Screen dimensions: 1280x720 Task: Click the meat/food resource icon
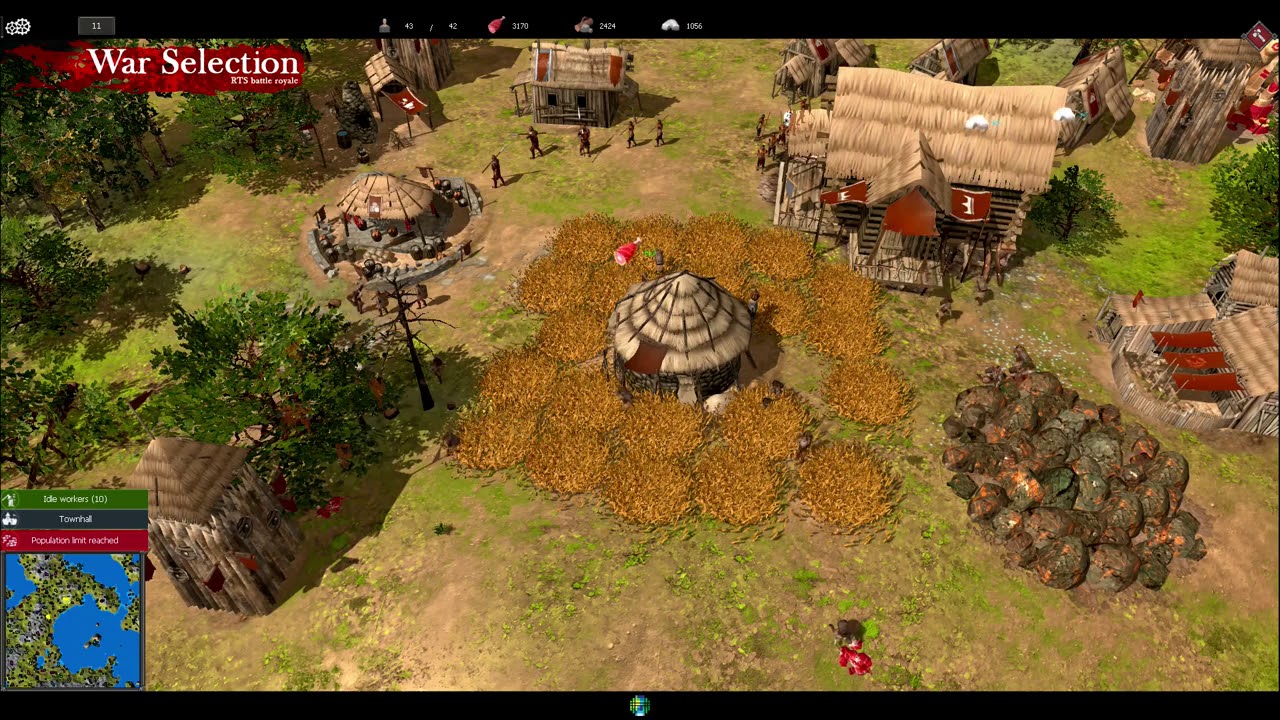coord(494,25)
